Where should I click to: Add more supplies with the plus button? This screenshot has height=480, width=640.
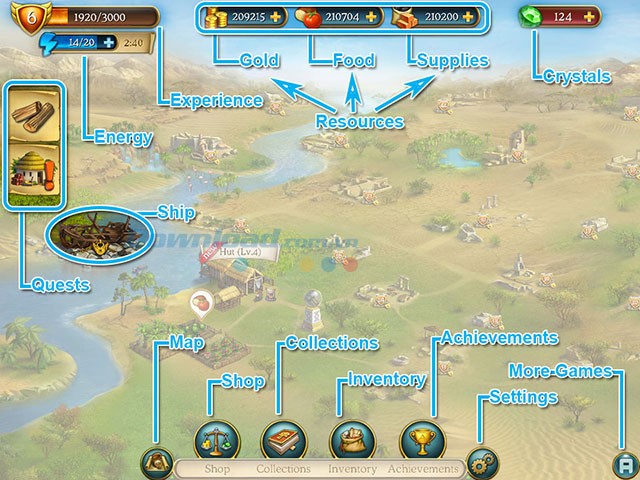[471, 17]
